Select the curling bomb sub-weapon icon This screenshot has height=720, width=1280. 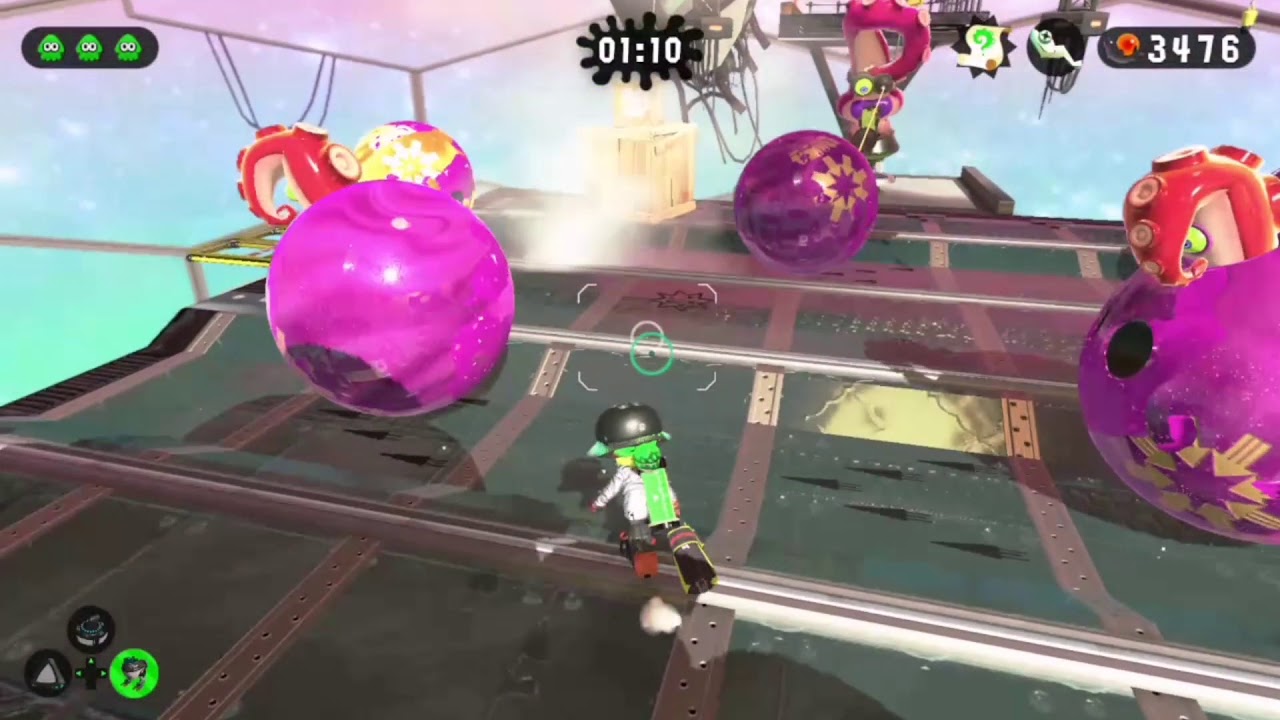[x=89, y=628]
